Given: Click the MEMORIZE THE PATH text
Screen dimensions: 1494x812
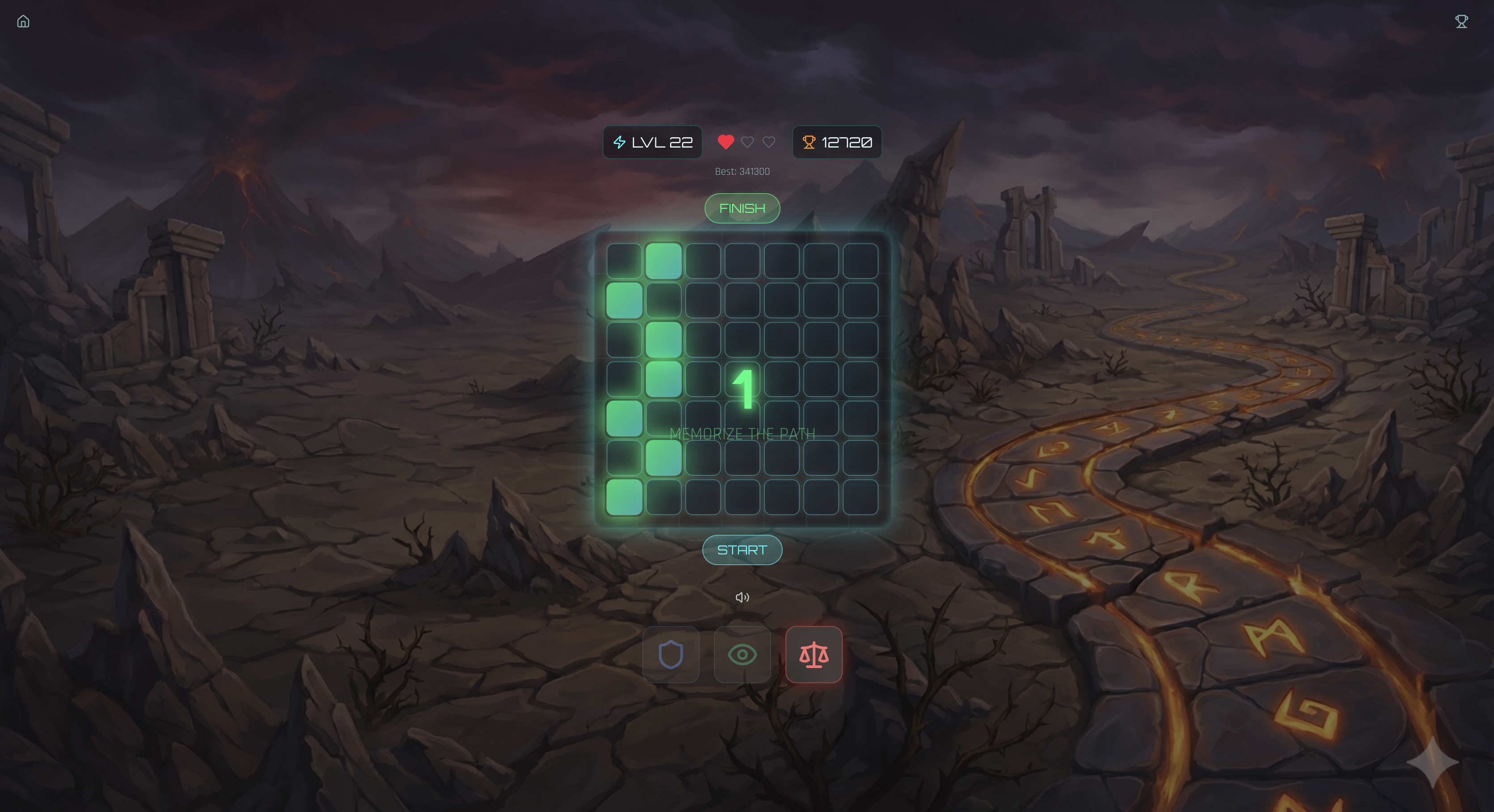Looking at the screenshot, I should coord(743,433).
